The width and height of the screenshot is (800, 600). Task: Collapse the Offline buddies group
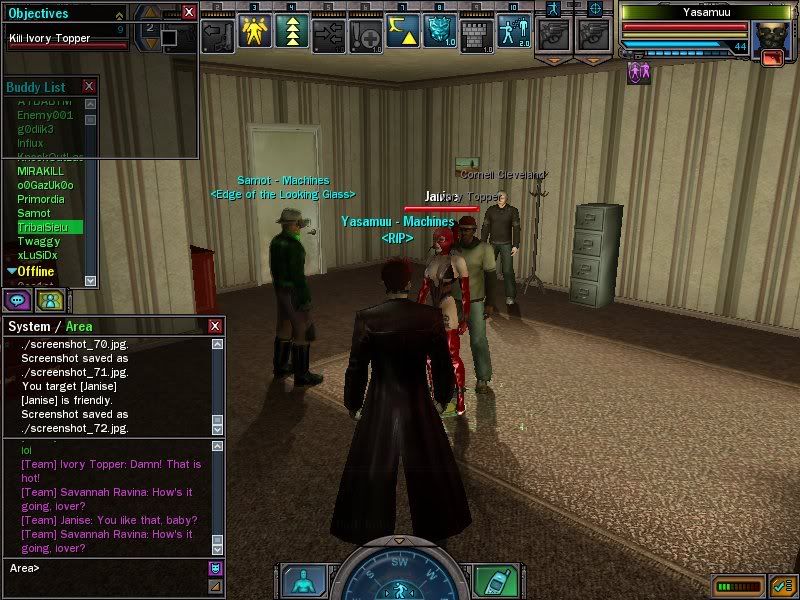tap(12, 271)
